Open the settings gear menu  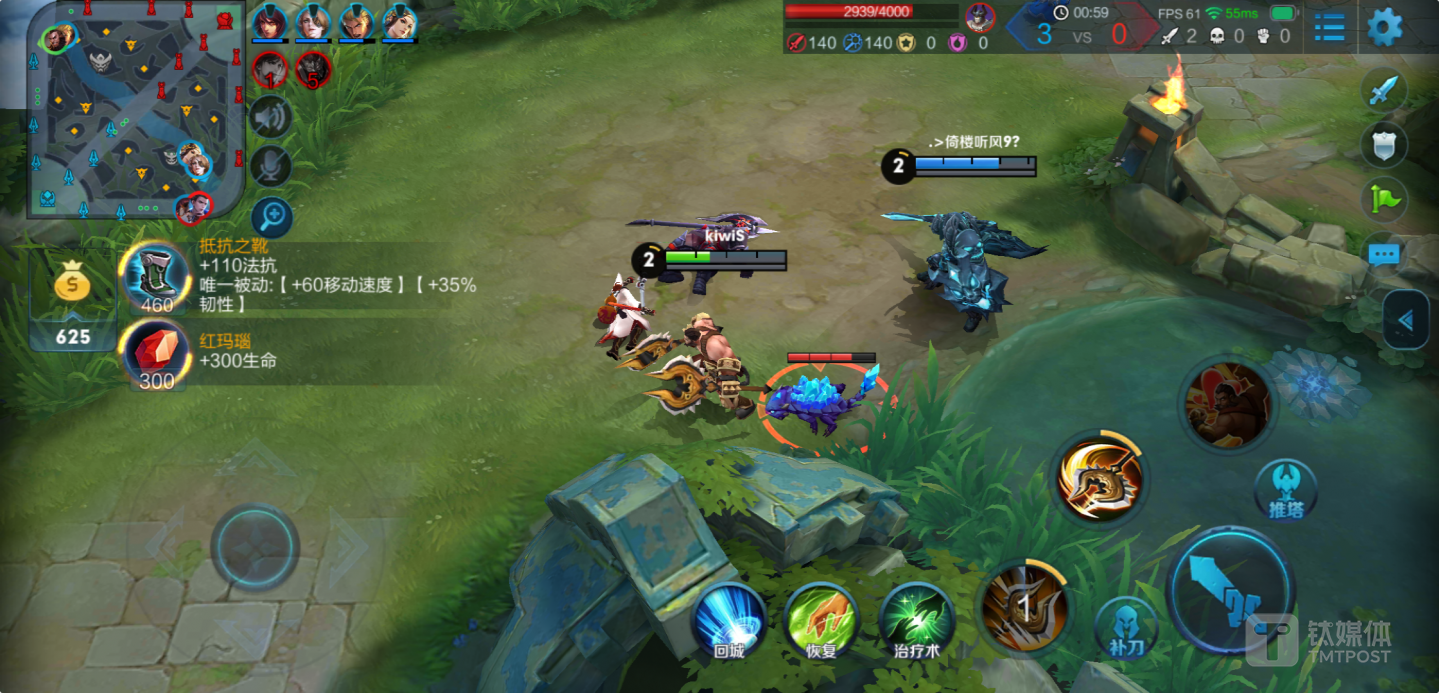coord(1384,27)
